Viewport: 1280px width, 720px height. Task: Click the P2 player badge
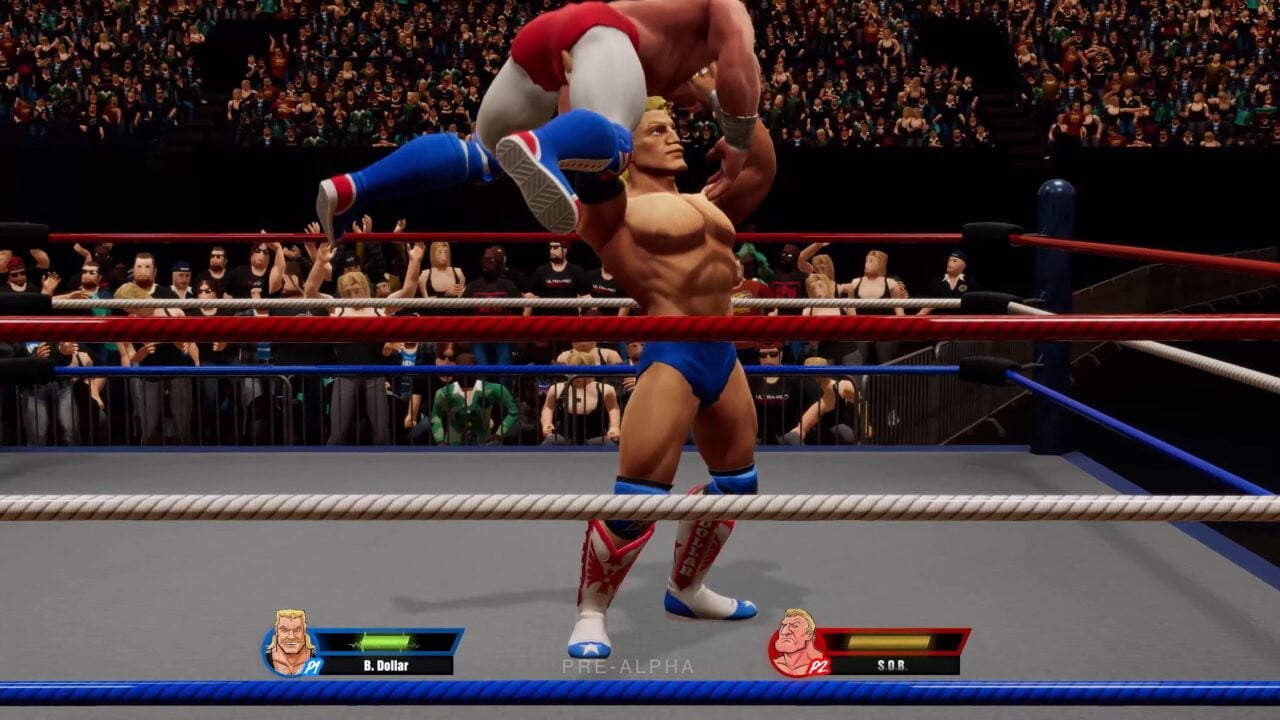coord(817,665)
